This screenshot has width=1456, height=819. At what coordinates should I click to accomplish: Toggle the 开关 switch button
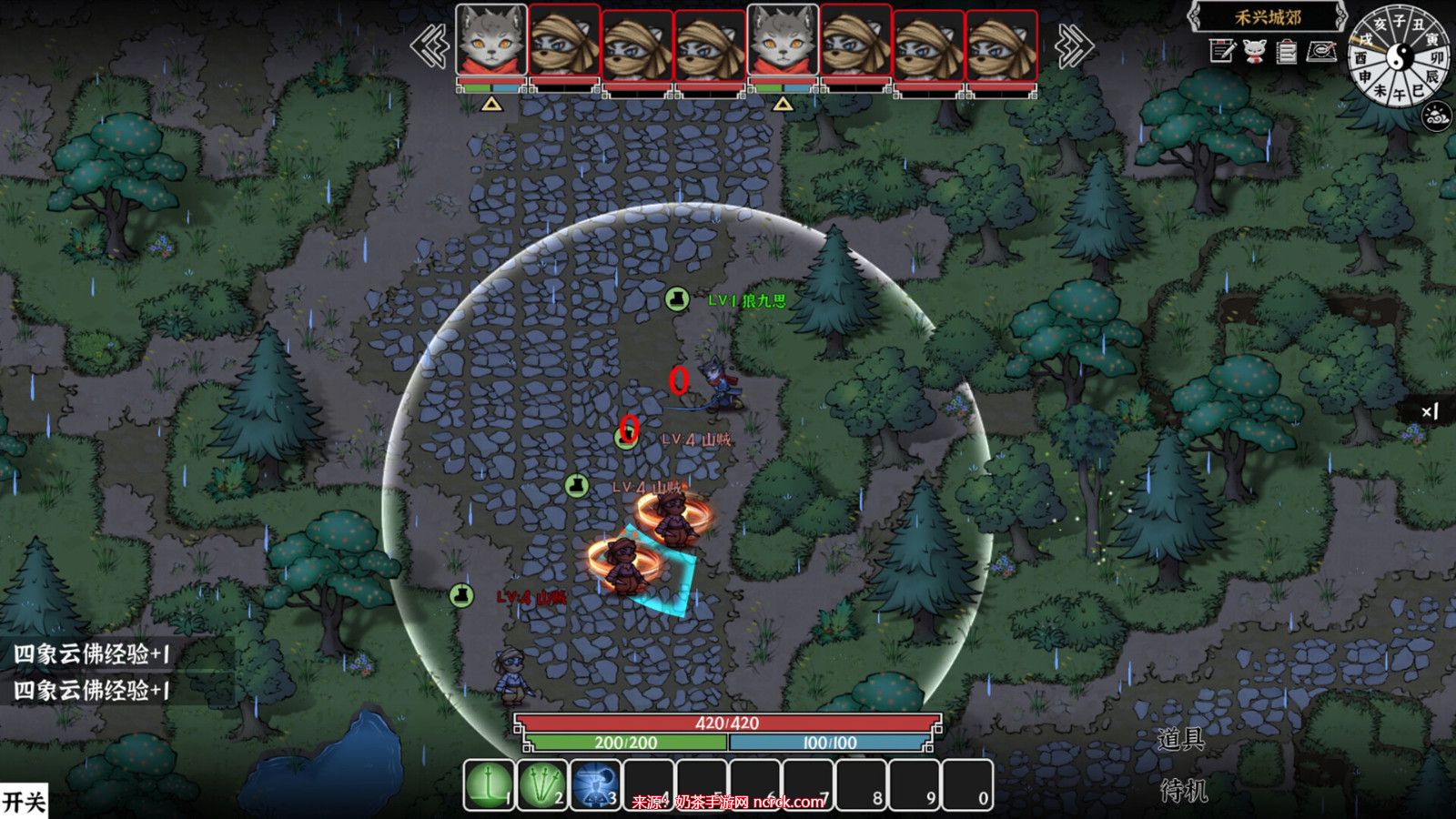24,802
